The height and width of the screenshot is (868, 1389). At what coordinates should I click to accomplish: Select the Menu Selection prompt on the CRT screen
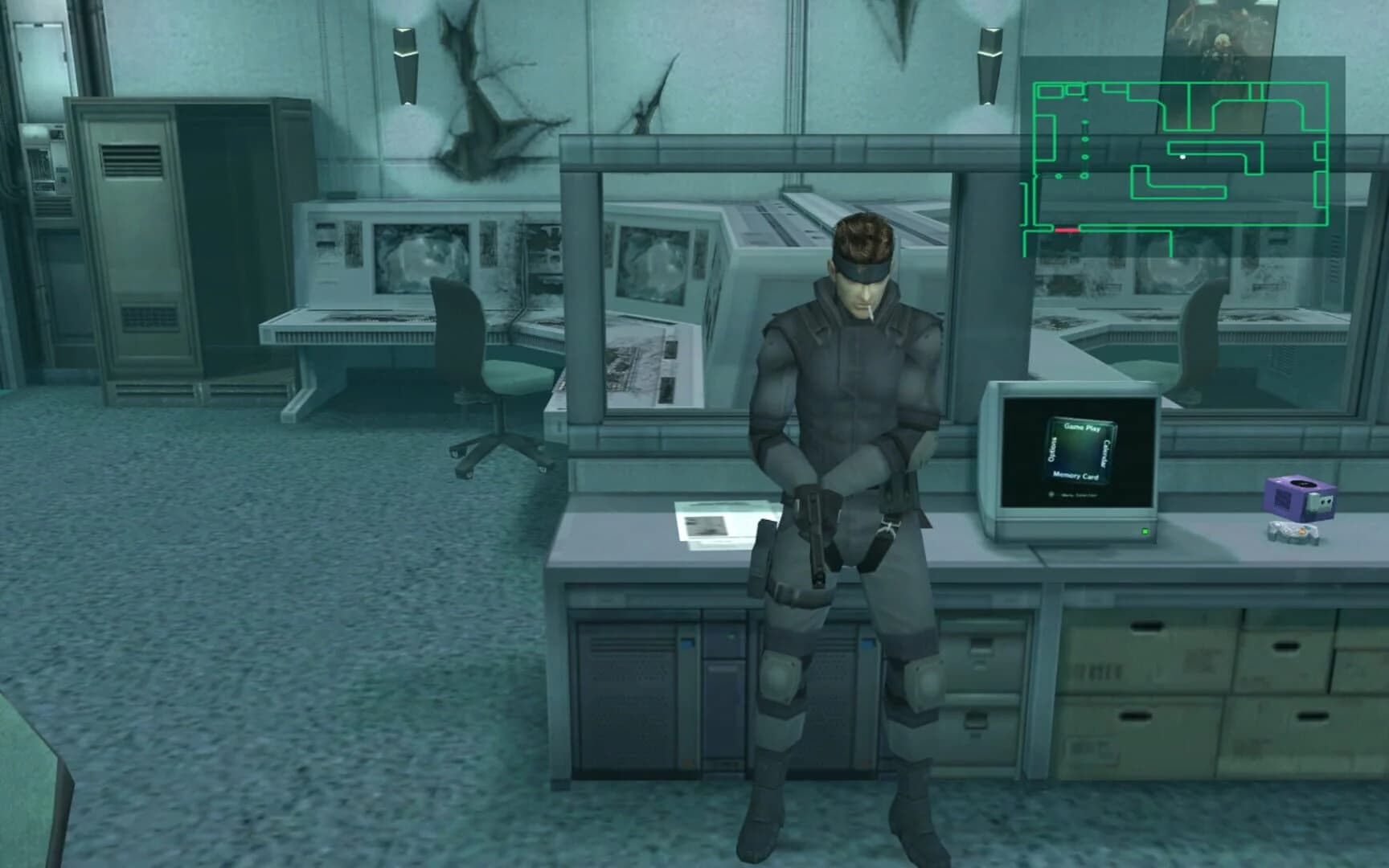point(1079,495)
